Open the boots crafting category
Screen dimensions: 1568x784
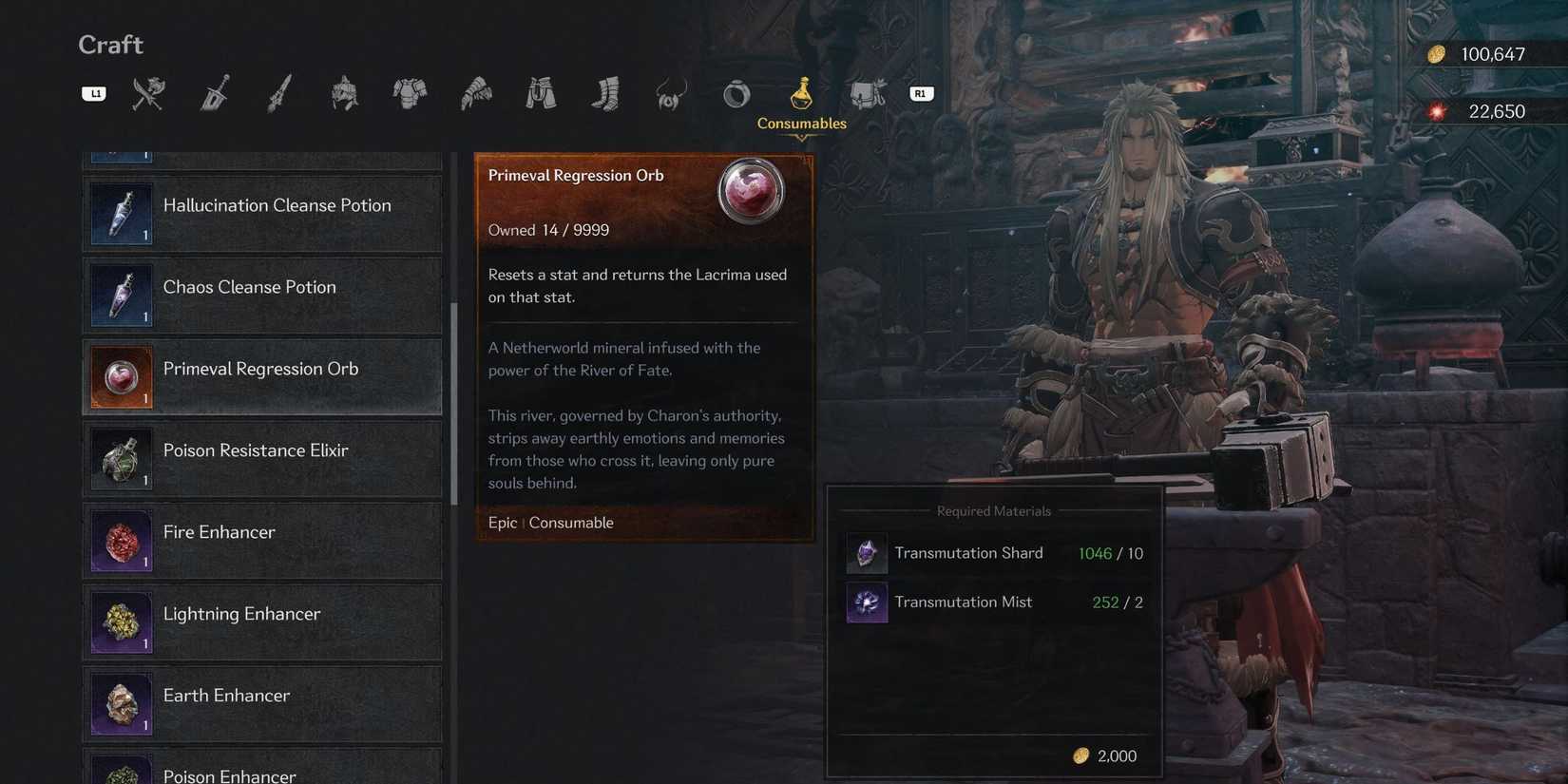pos(605,92)
